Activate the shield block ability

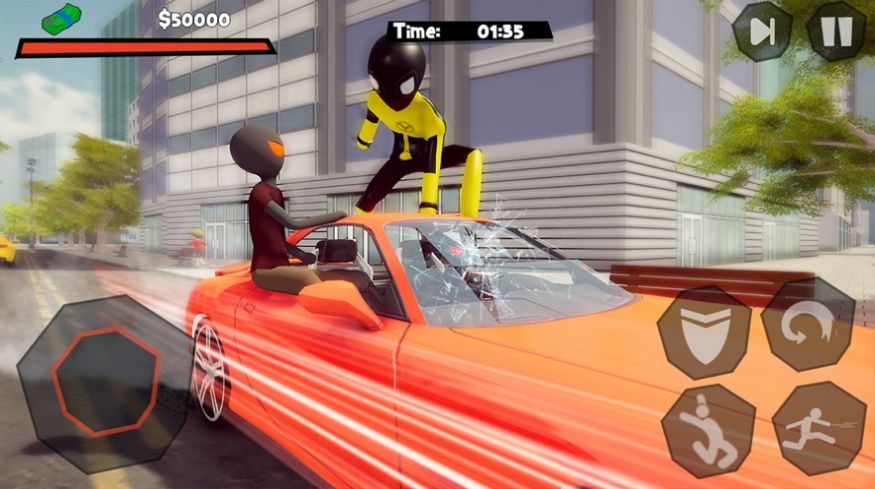coord(703,333)
